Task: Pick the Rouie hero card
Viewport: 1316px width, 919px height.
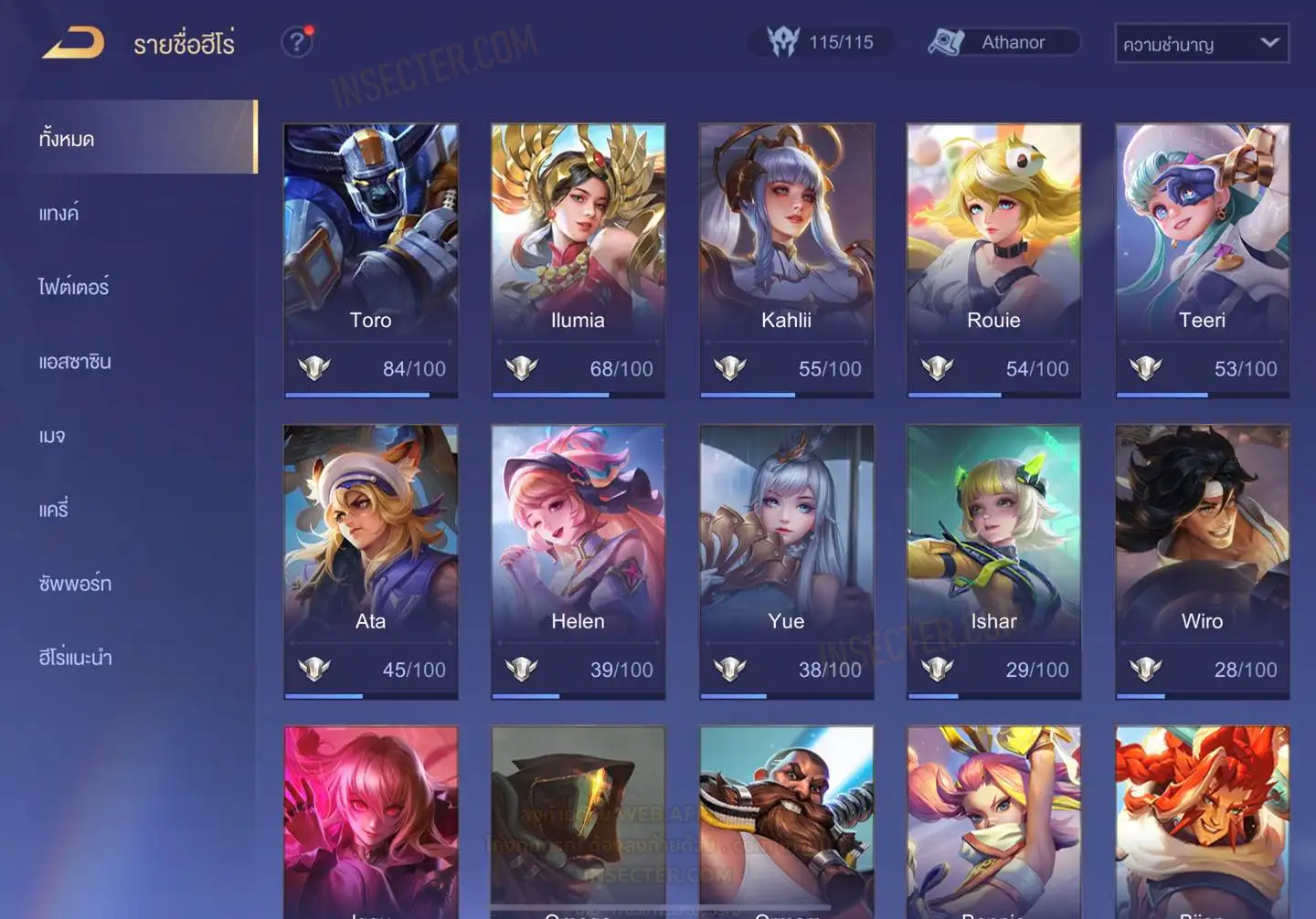Action: 993,260
